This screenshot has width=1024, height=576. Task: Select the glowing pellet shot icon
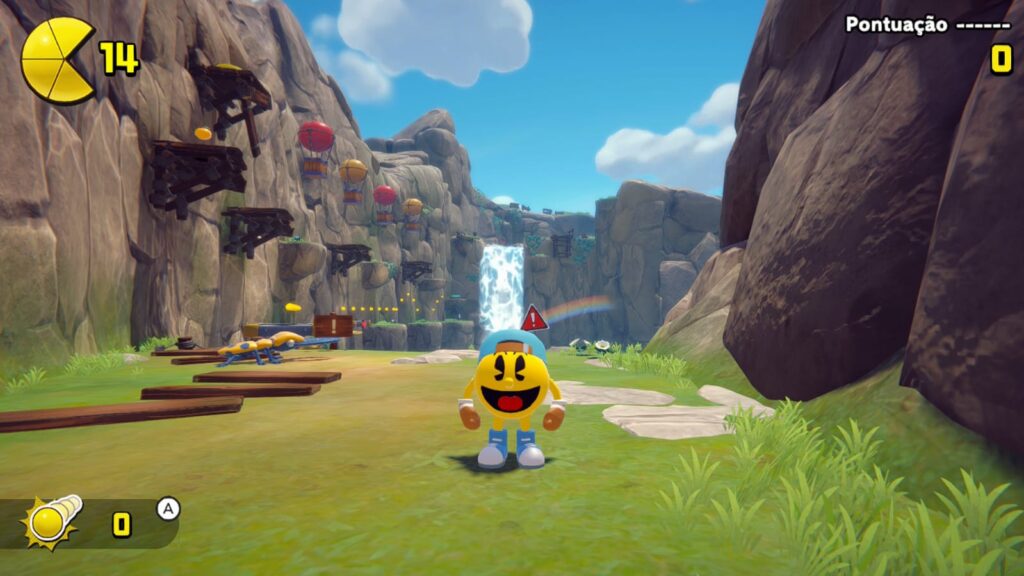pyautogui.click(x=52, y=520)
